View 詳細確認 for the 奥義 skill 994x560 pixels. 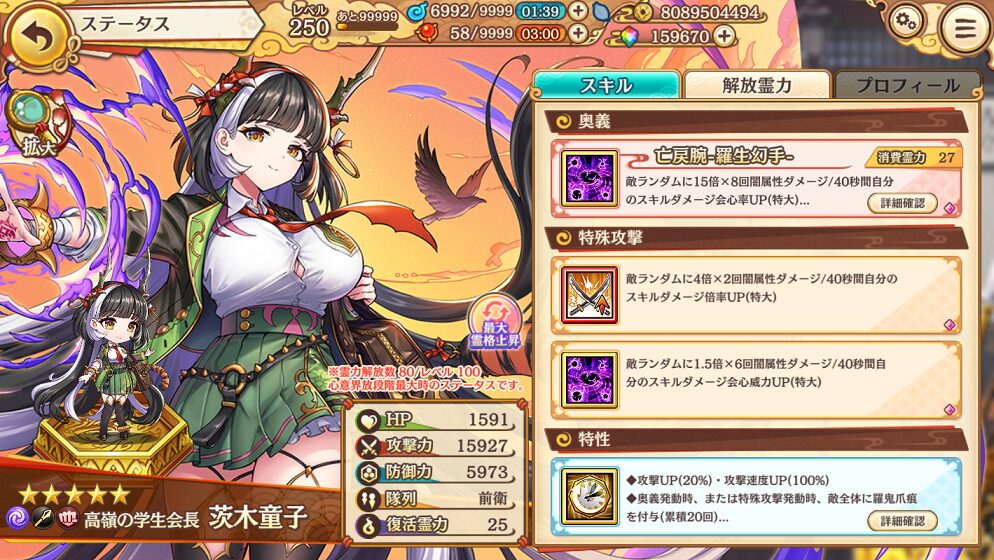pos(902,203)
